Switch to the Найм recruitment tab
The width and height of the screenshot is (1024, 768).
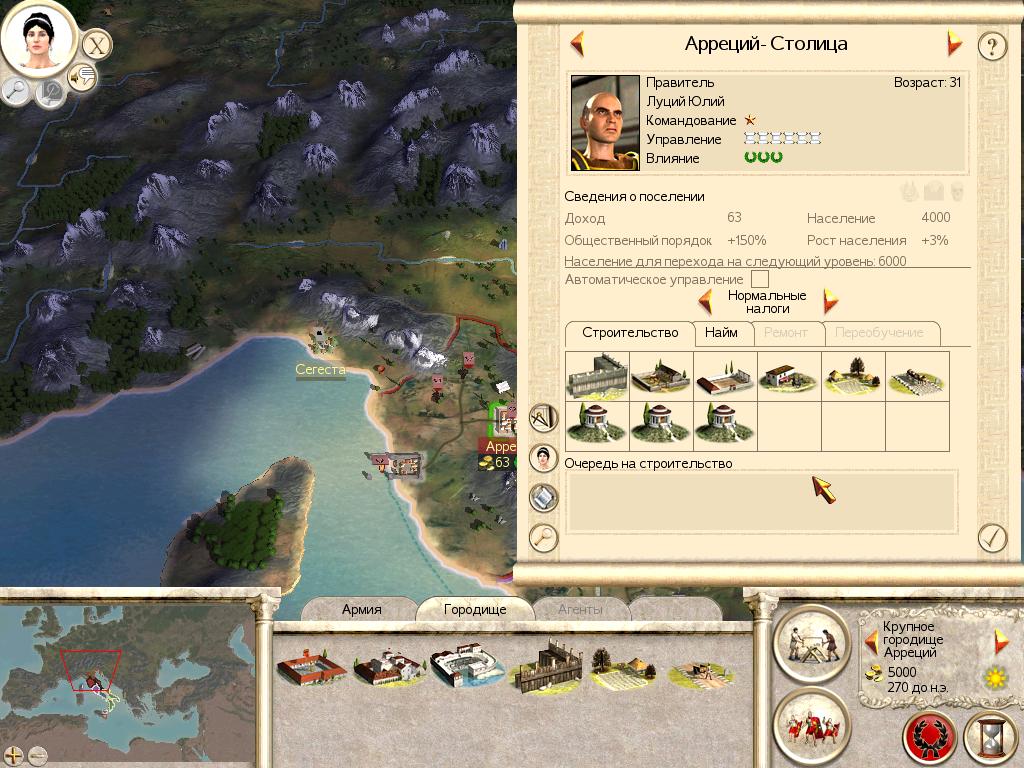tap(720, 333)
